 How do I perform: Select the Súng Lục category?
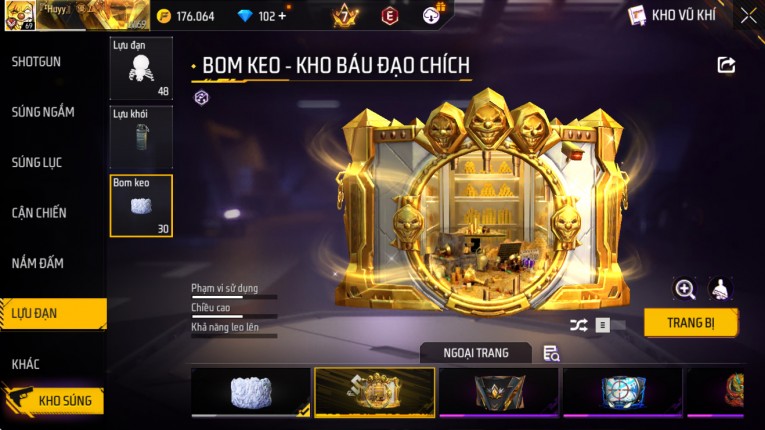click(38, 162)
